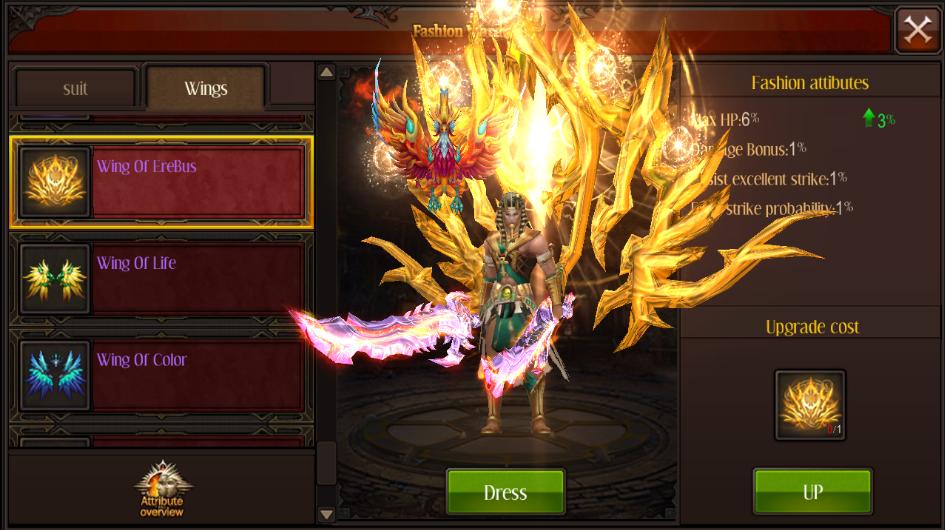Click the green Dress button

click(x=505, y=492)
